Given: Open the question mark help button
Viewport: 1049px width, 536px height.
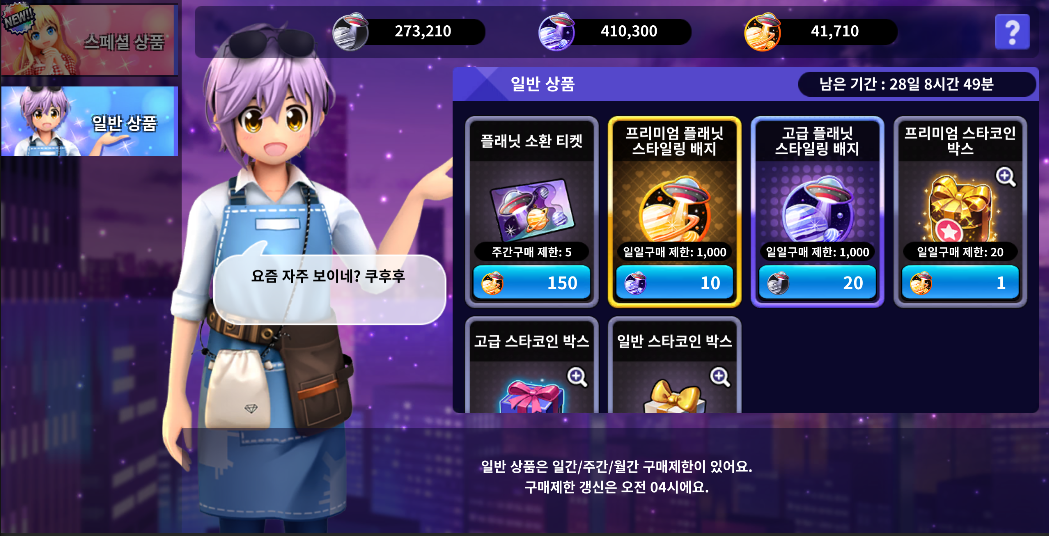Looking at the screenshot, I should [1012, 32].
